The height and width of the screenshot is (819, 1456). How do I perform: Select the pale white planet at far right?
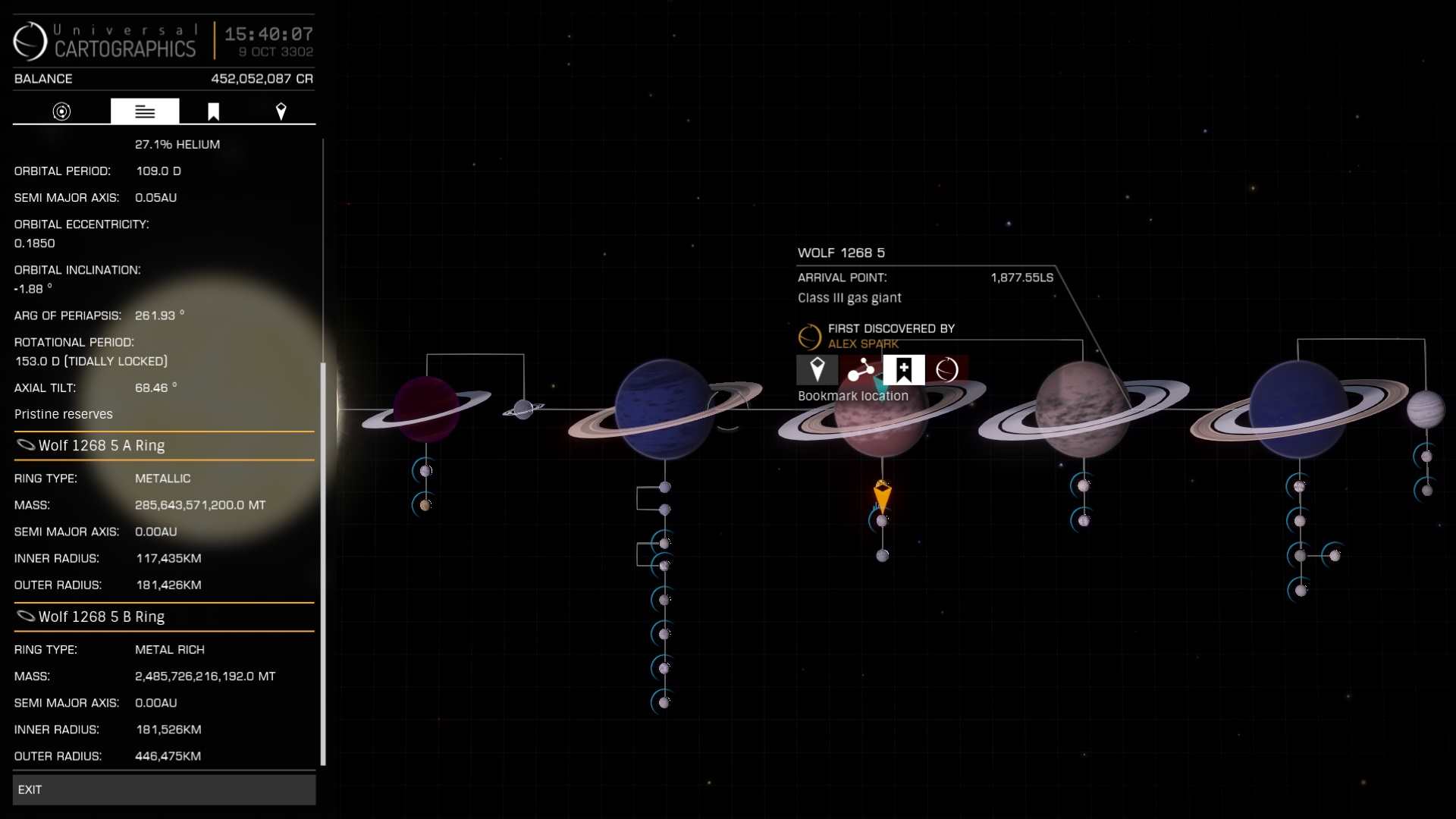[1425, 409]
